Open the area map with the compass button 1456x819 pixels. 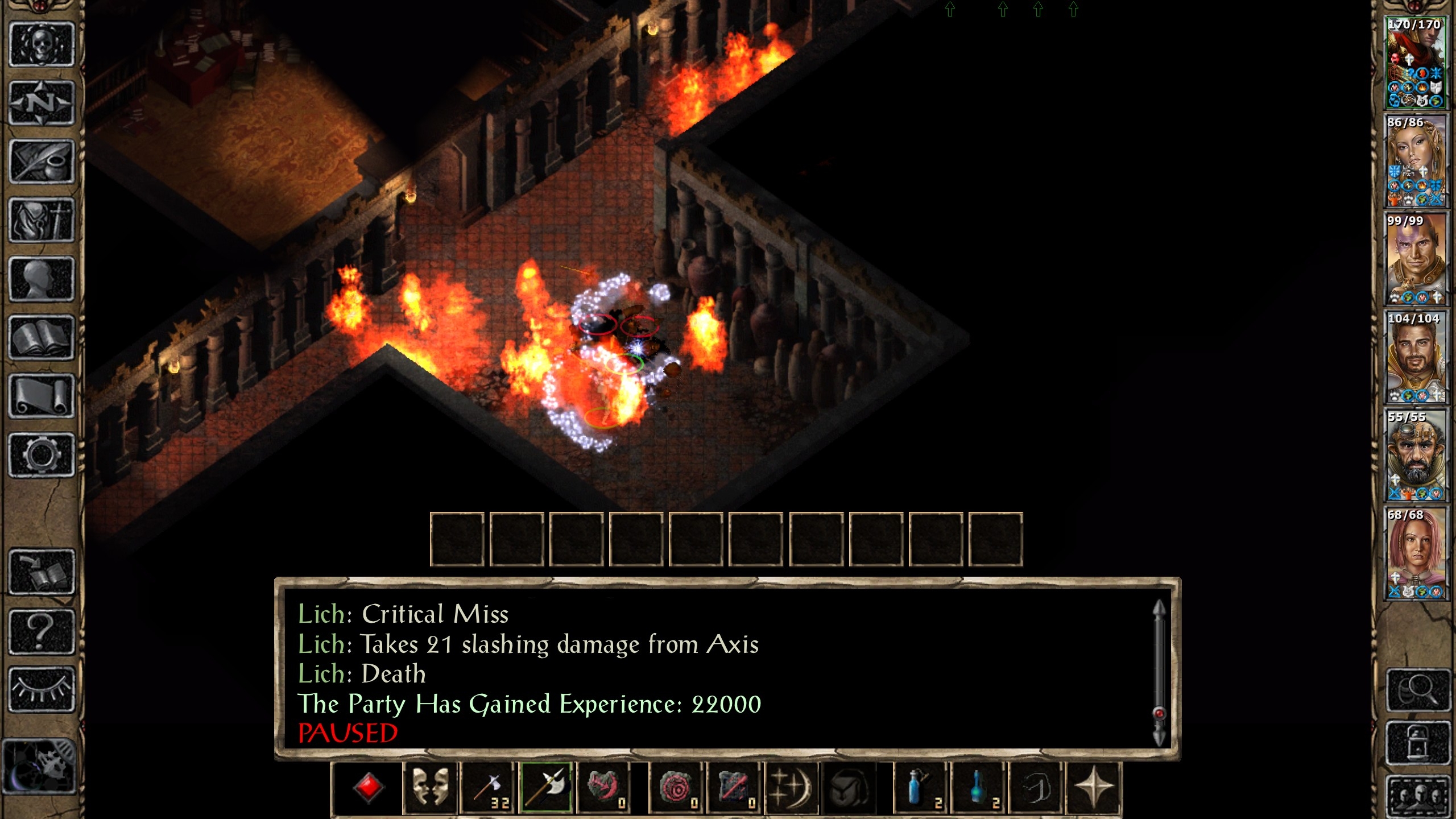coord(42,103)
